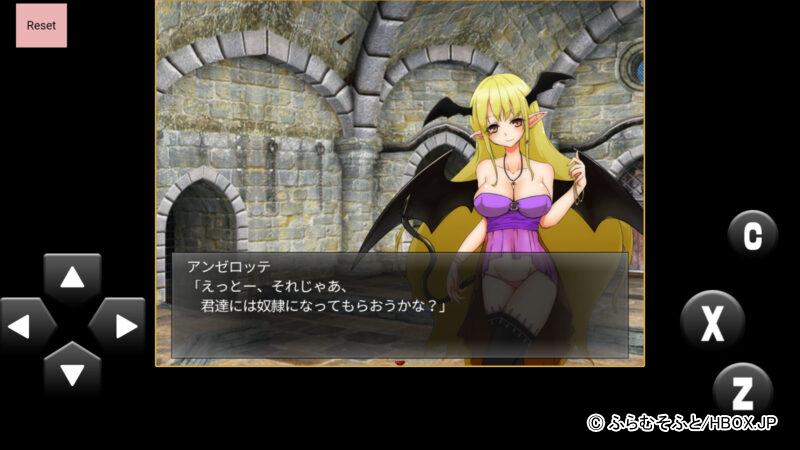Tap the round X button
Viewport: 800px width, 450px height.
(712, 321)
